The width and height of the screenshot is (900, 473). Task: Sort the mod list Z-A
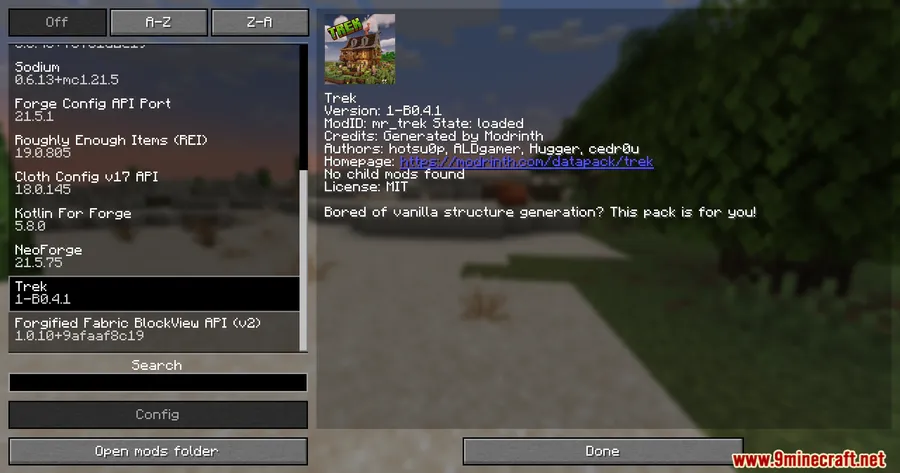[x=259, y=22]
